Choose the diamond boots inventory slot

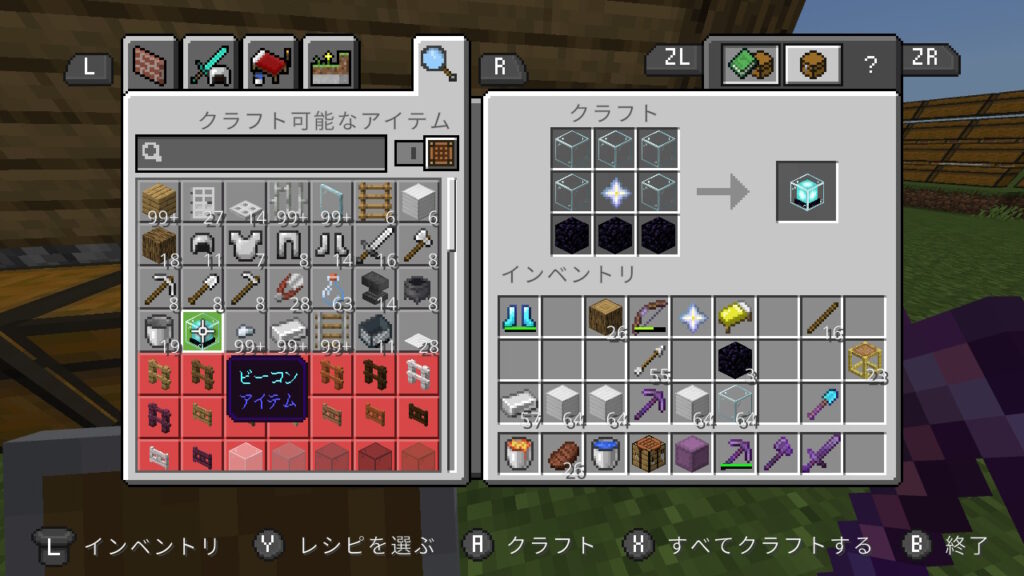point(520,317)
